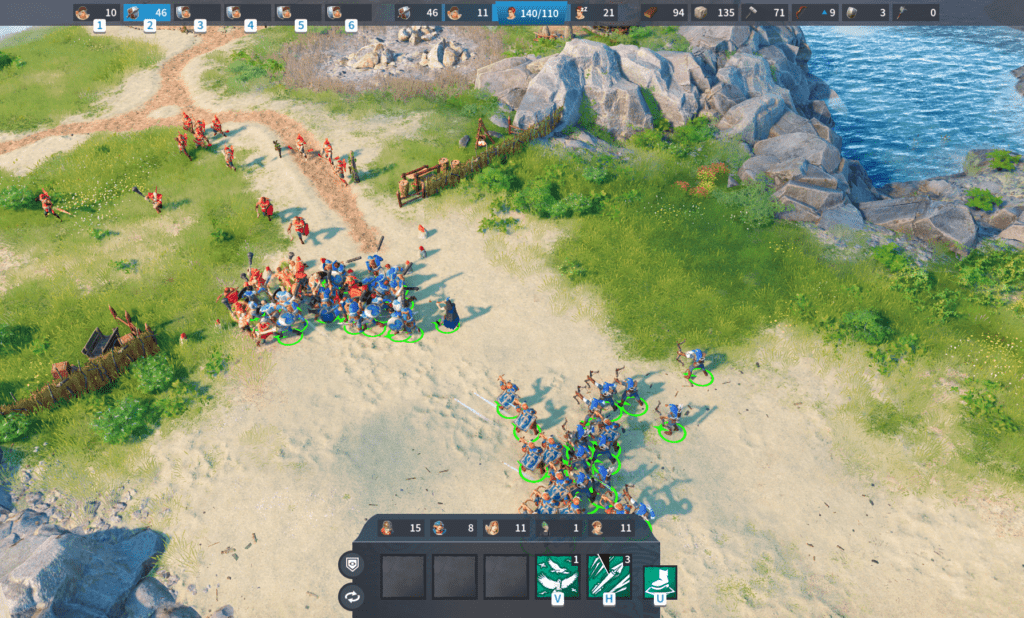The image size is (1024, 618).
Task: Choose empty control group 3
Action: (197, 13)
